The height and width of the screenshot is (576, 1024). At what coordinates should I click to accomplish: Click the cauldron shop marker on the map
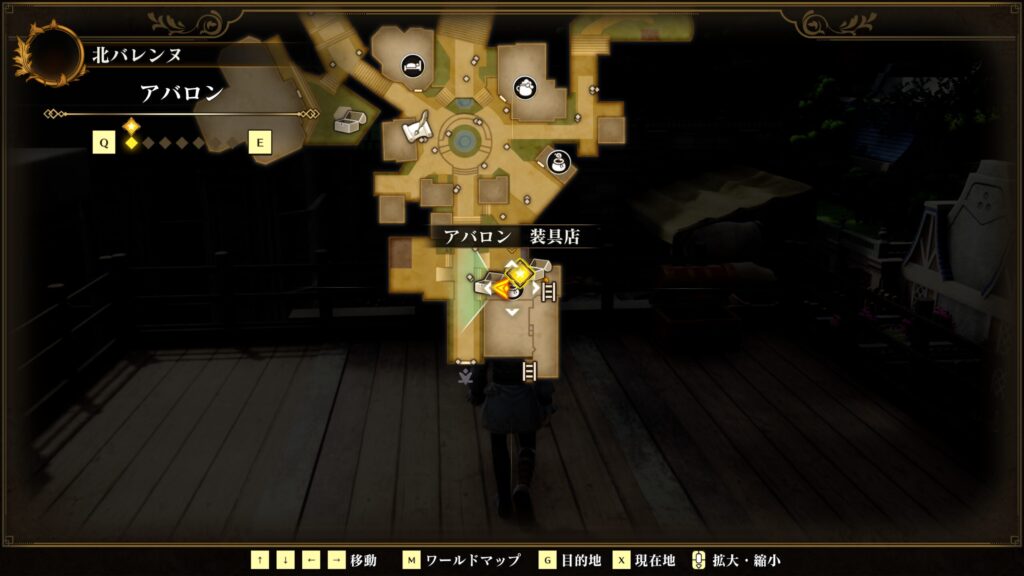coord(524,87)
